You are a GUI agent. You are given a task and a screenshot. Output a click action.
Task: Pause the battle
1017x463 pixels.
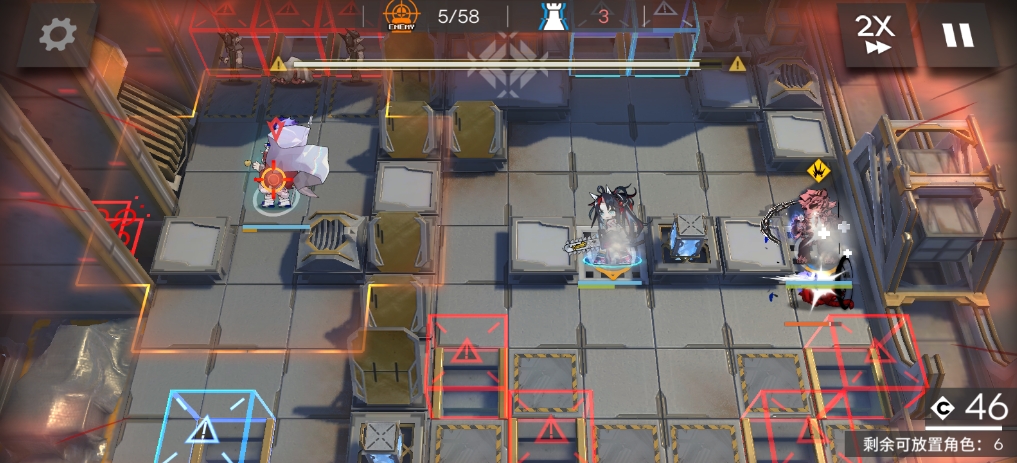(957, 35)
